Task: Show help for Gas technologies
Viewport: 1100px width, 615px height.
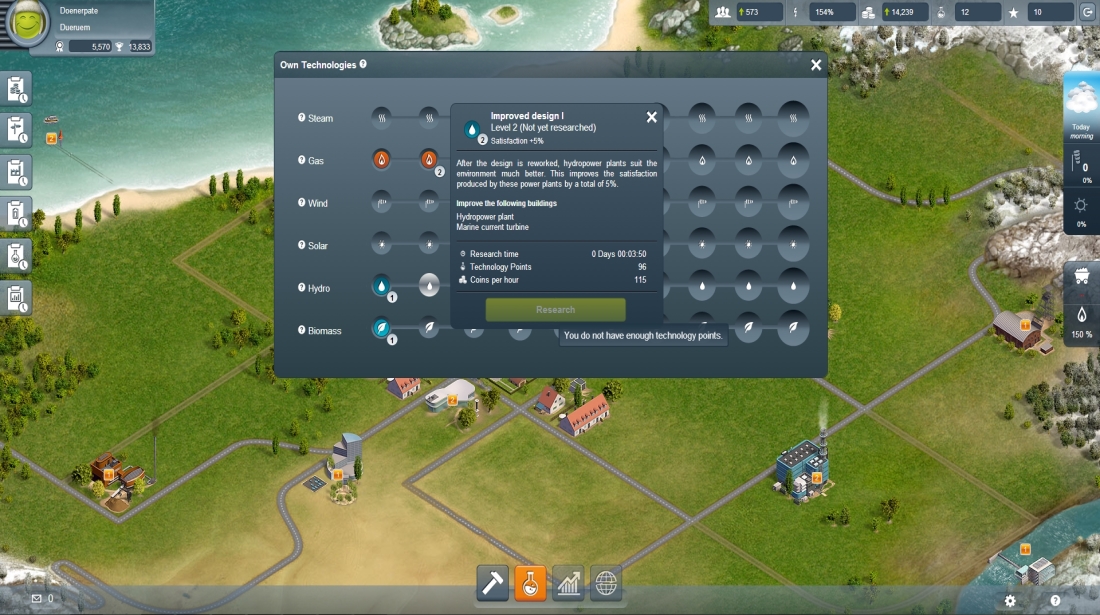Action: click(x=302, y=160)
